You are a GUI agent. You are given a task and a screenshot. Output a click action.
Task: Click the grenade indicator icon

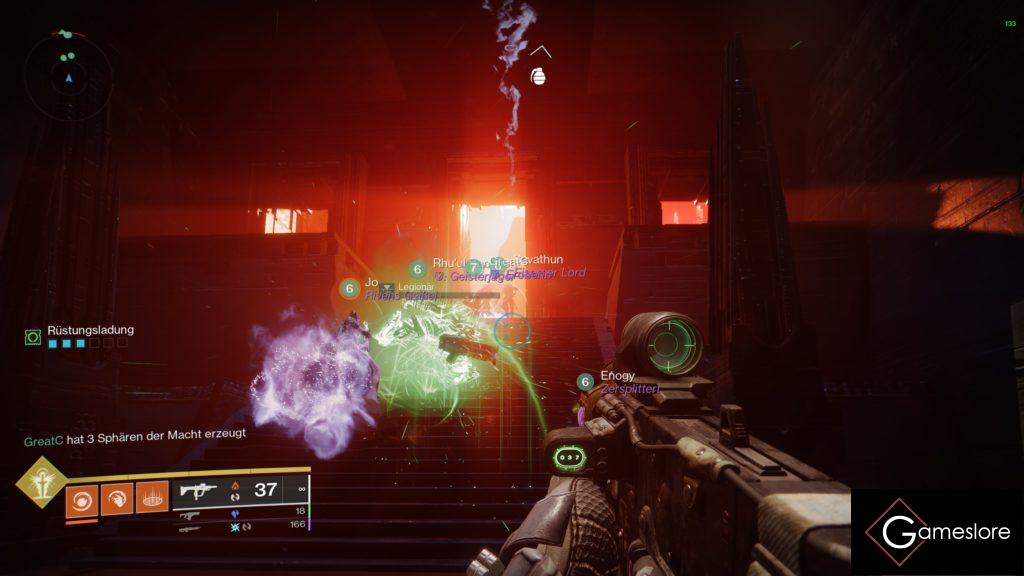[539, 75]
